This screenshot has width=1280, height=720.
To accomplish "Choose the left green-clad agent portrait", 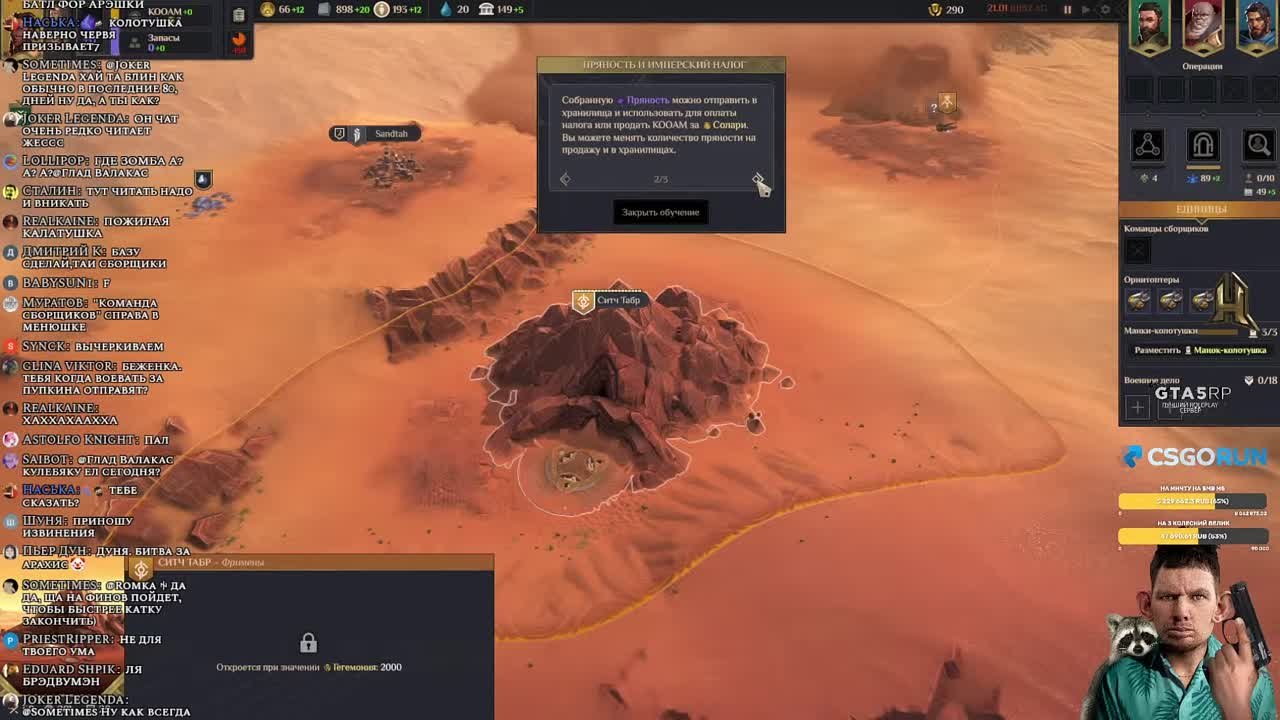I will tap(1149, 26).
